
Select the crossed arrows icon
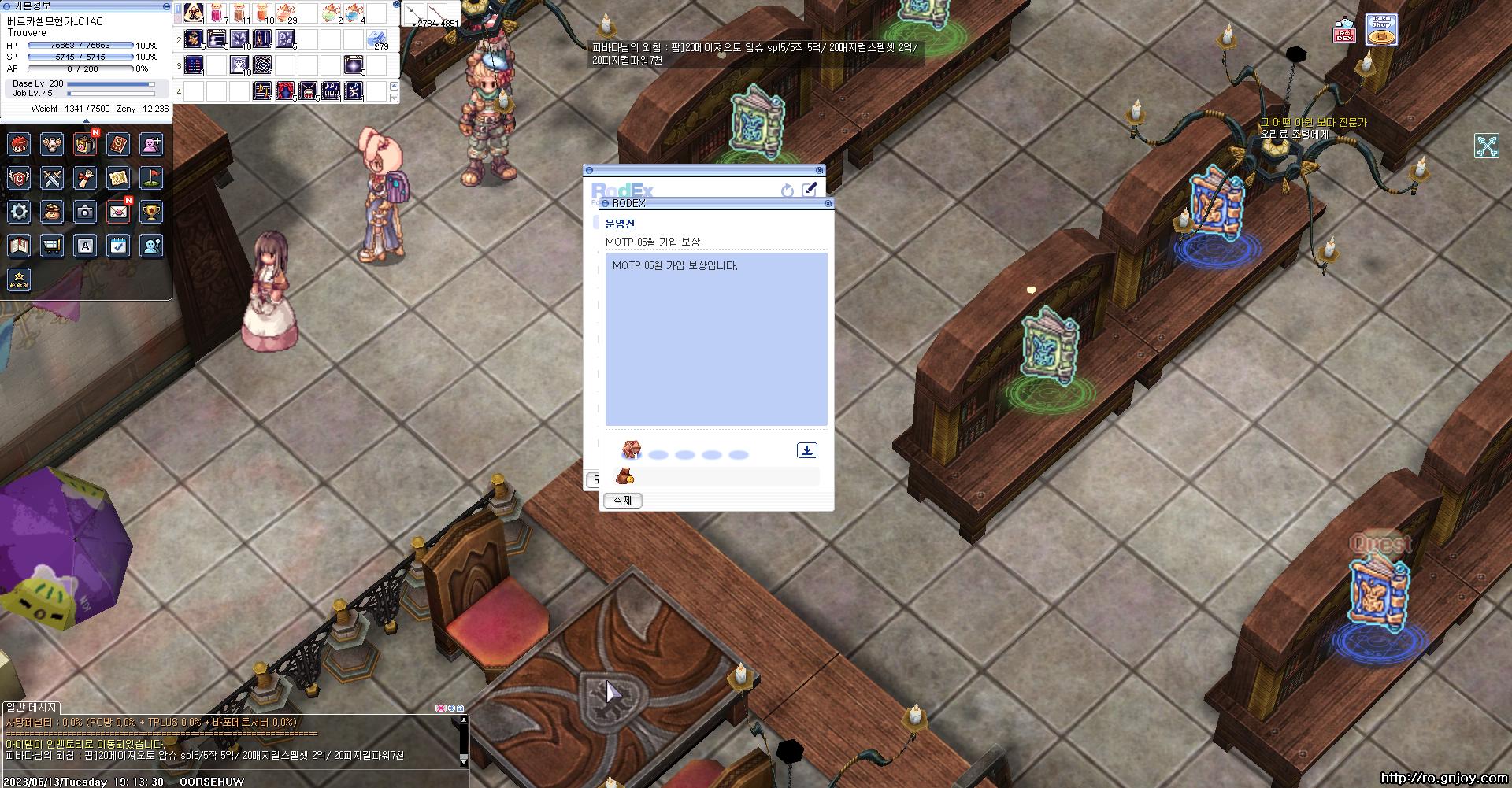[1487, 146]
